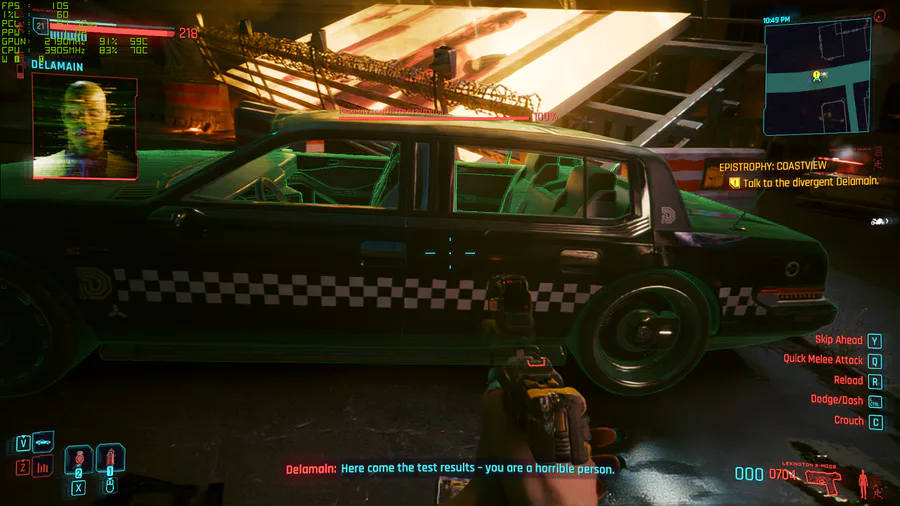Use the red inhaler consumable slot
This screenshot has width=900, height=506.
click(110, 461)
